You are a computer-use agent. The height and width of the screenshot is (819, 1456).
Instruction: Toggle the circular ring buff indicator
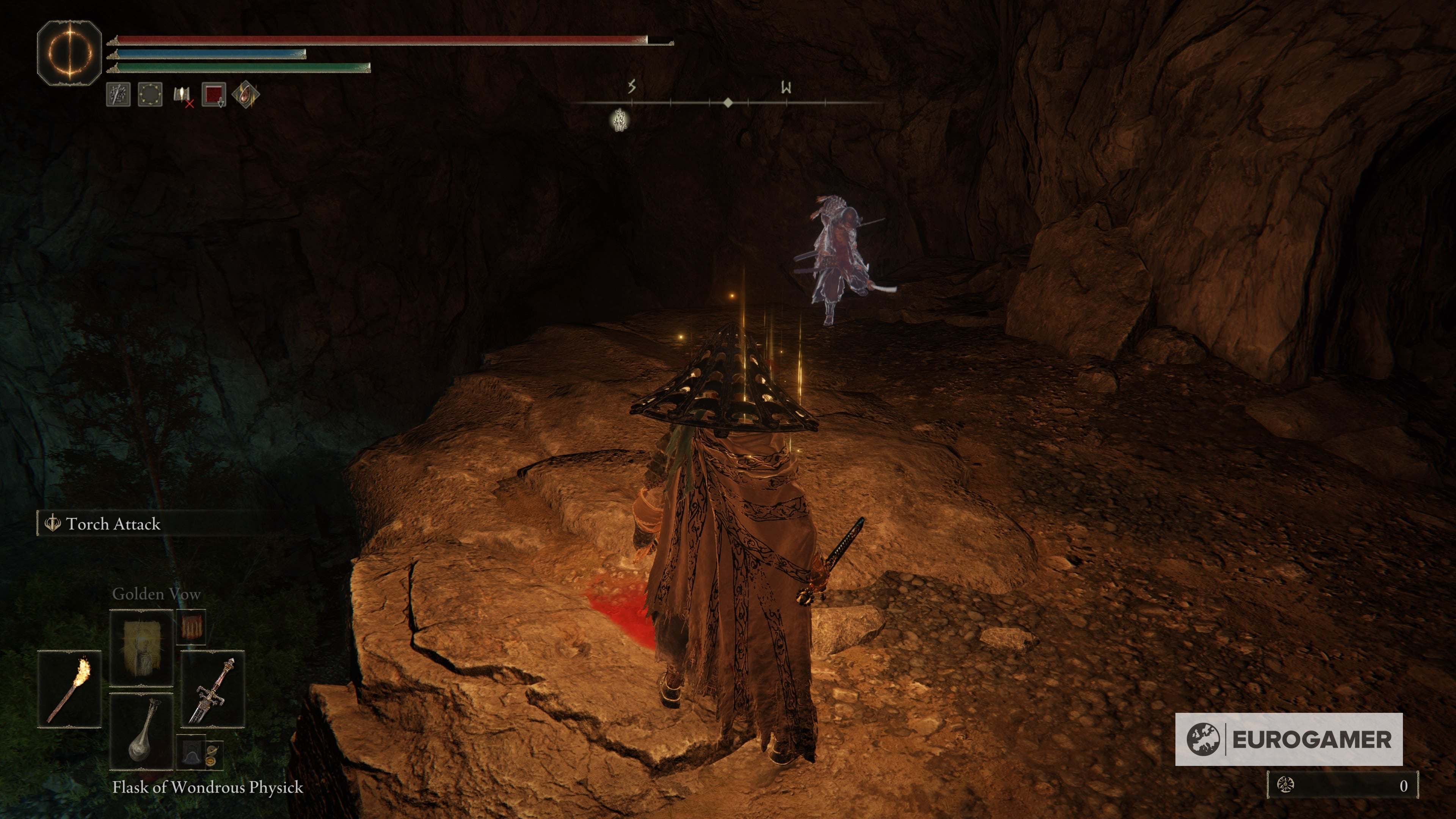click(151, 95)
